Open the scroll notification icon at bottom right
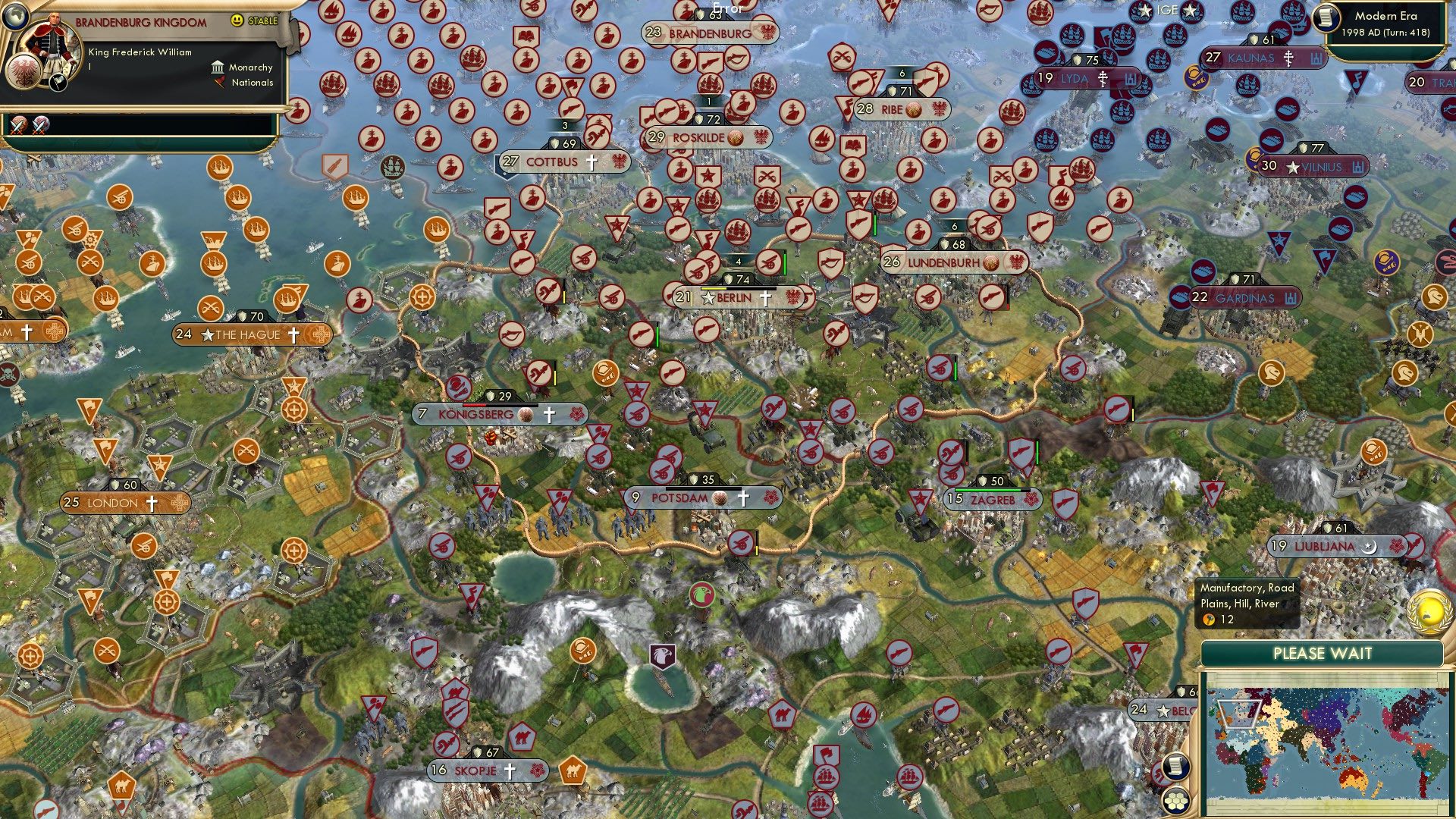This screenshot has height=819, width=1456. click(x=1175, y=767)
